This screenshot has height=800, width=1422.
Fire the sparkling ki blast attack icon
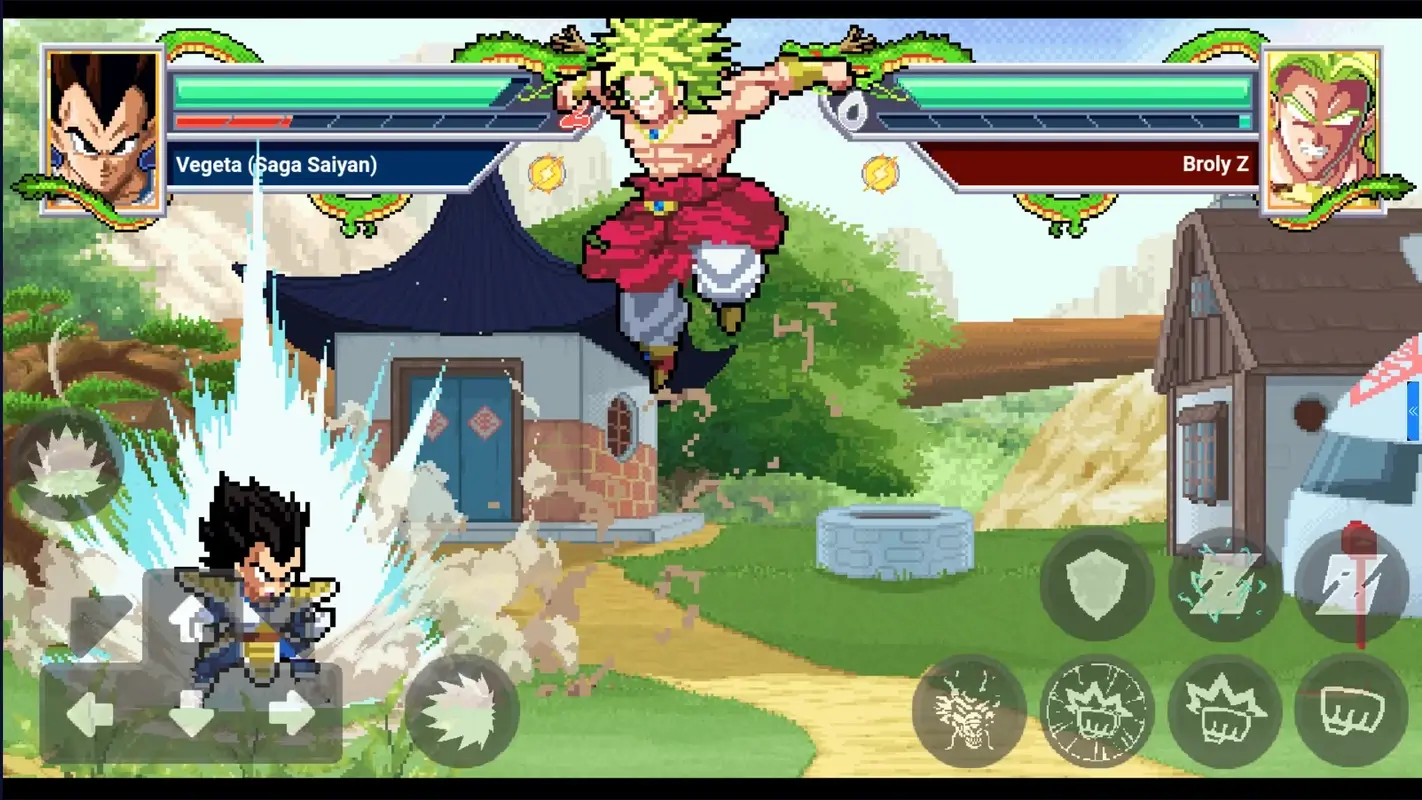coord(1224,585)
